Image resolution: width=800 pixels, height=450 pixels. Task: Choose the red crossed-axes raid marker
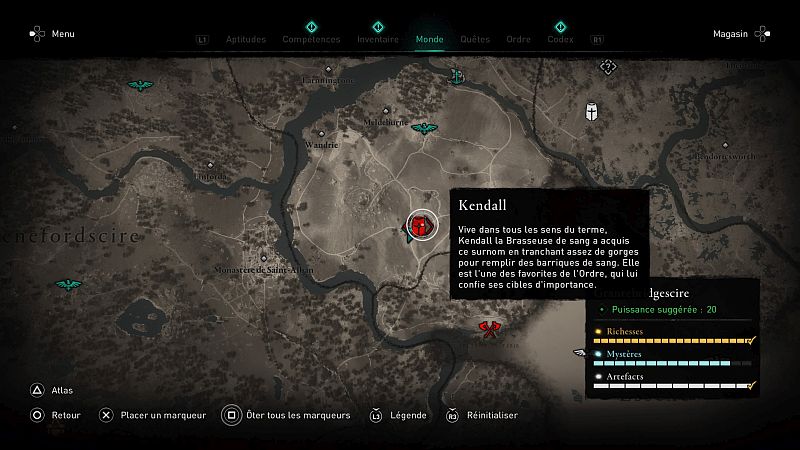(x=488, y=327)
